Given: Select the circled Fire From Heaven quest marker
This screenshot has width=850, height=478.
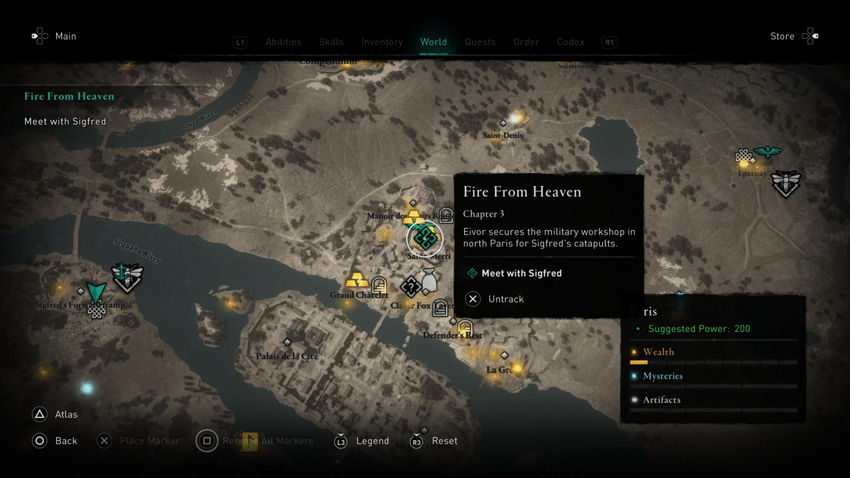Looking at the screenshot, I should (424, 239).
